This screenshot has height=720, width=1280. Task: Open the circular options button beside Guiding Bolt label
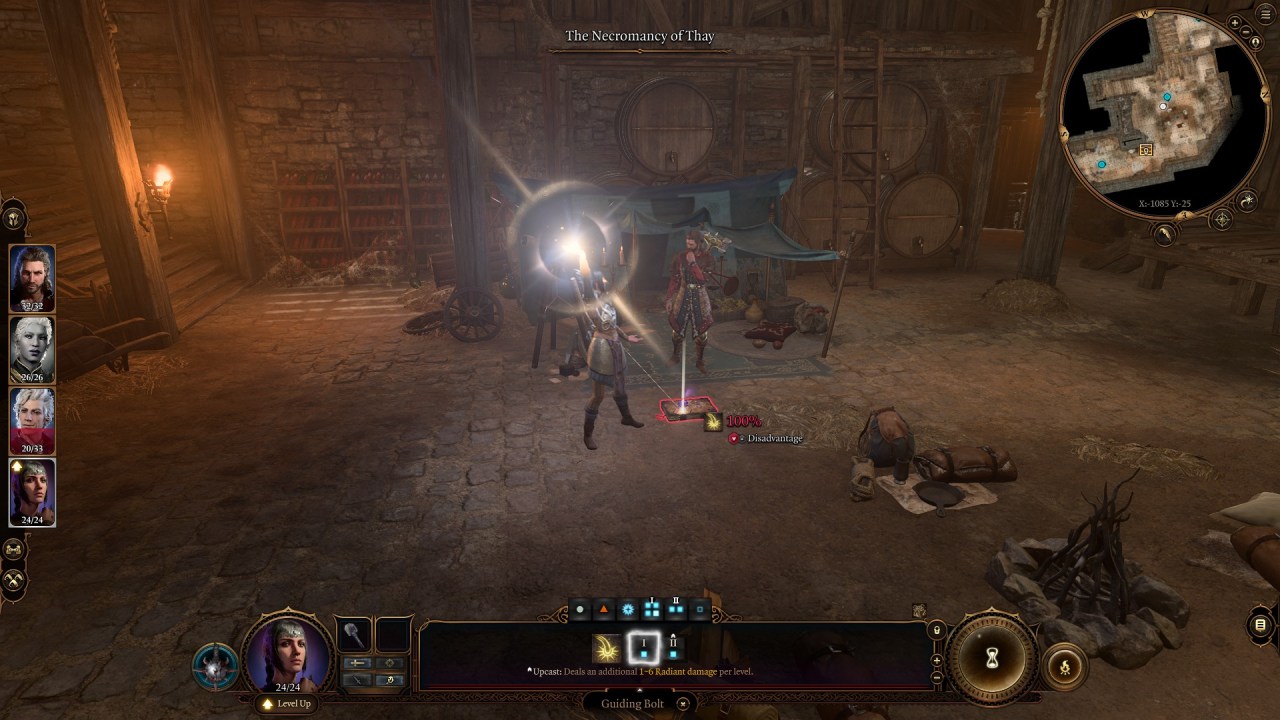click(x=683, y=704)
